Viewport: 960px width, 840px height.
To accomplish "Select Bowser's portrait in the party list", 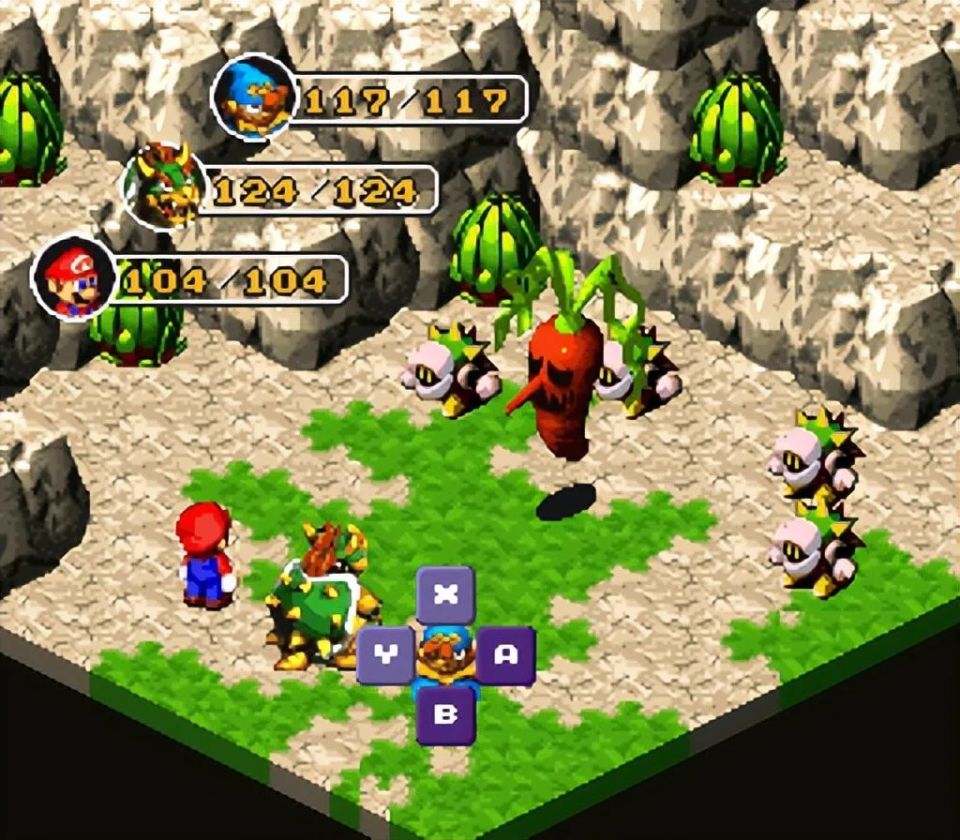I will tap(164, 187).
